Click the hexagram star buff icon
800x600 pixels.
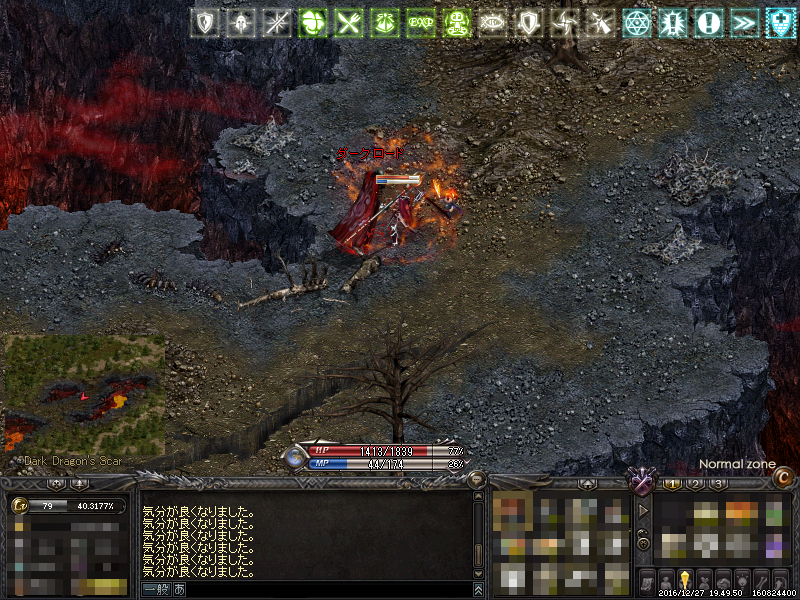point(636,22)
